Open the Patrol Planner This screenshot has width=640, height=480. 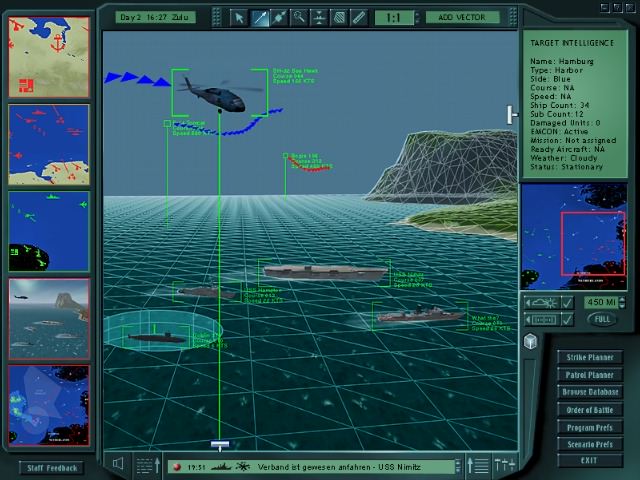tap(589, 375)
